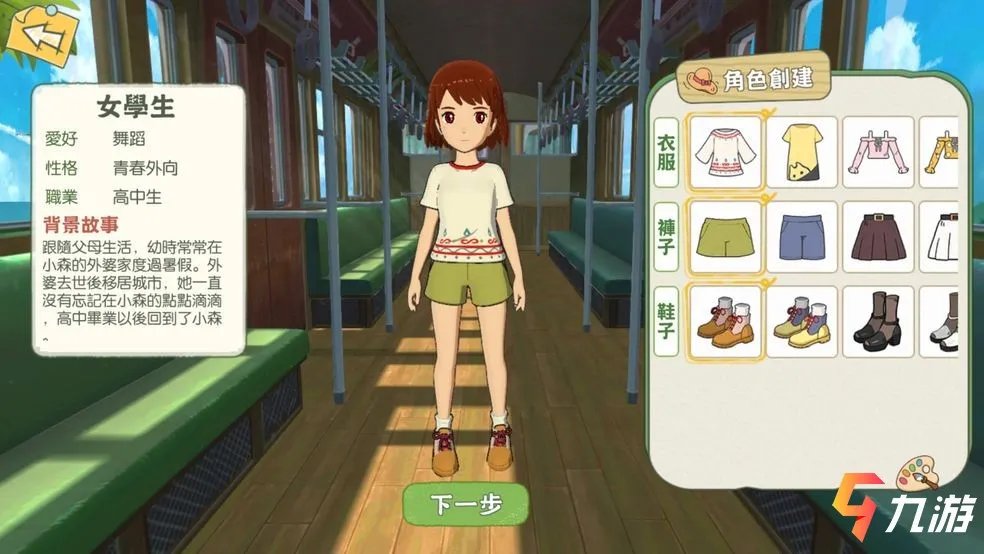Choose the blue shorts

[x=801, y=237]
